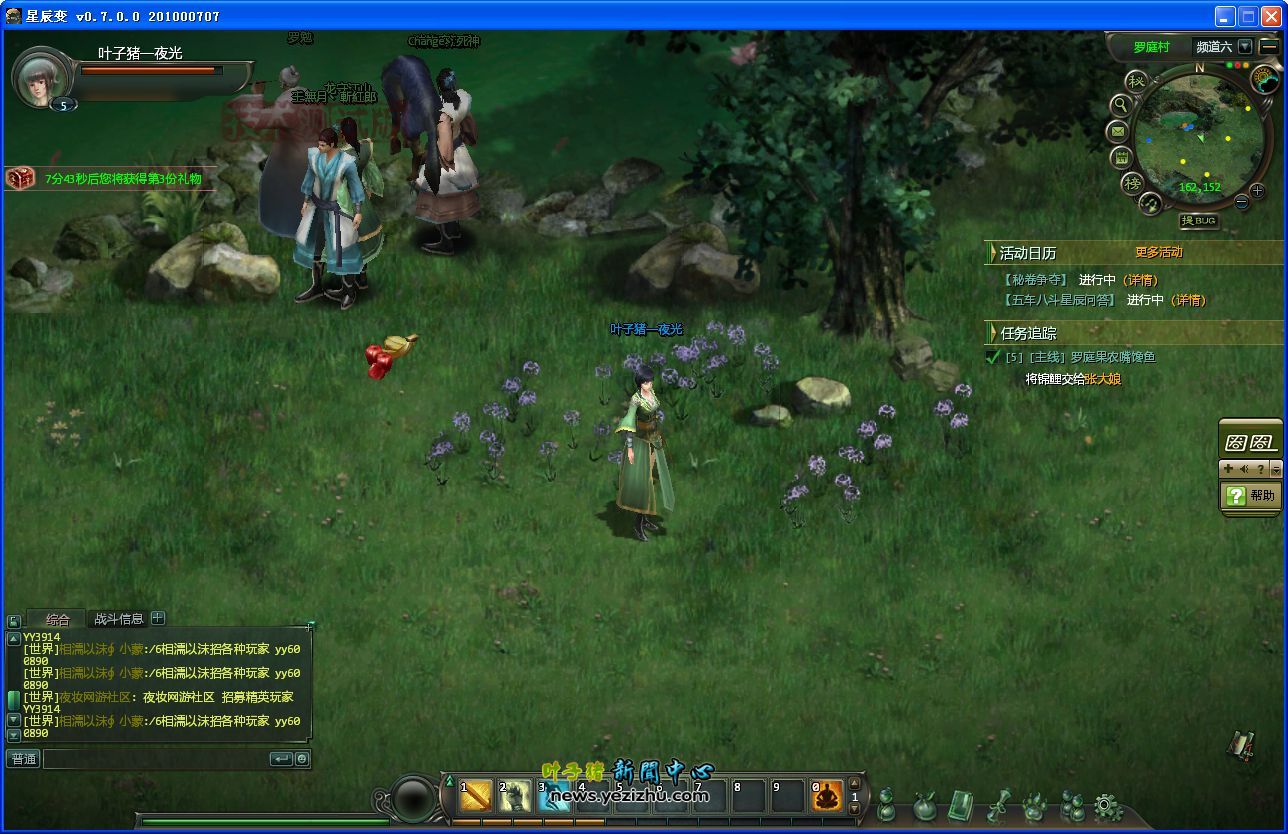
Task: Click the player portrait of 叶子猪一夜光
Action: pos(41,78)
